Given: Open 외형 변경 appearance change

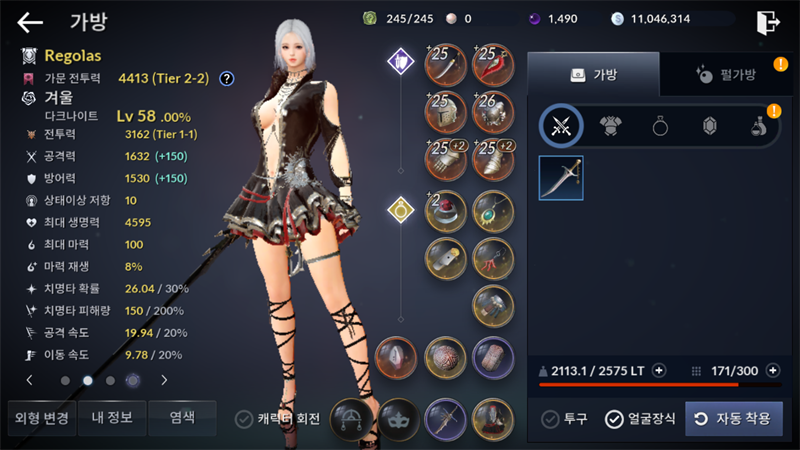Looking at the screenshot, I should point(42,417).
